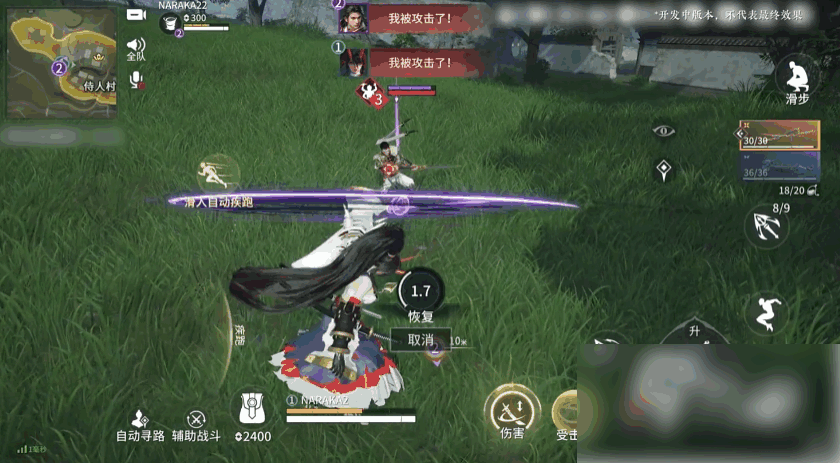Select the top teammate portrait
Viewport: 840px width, 463px height.
tap(353, 18)
